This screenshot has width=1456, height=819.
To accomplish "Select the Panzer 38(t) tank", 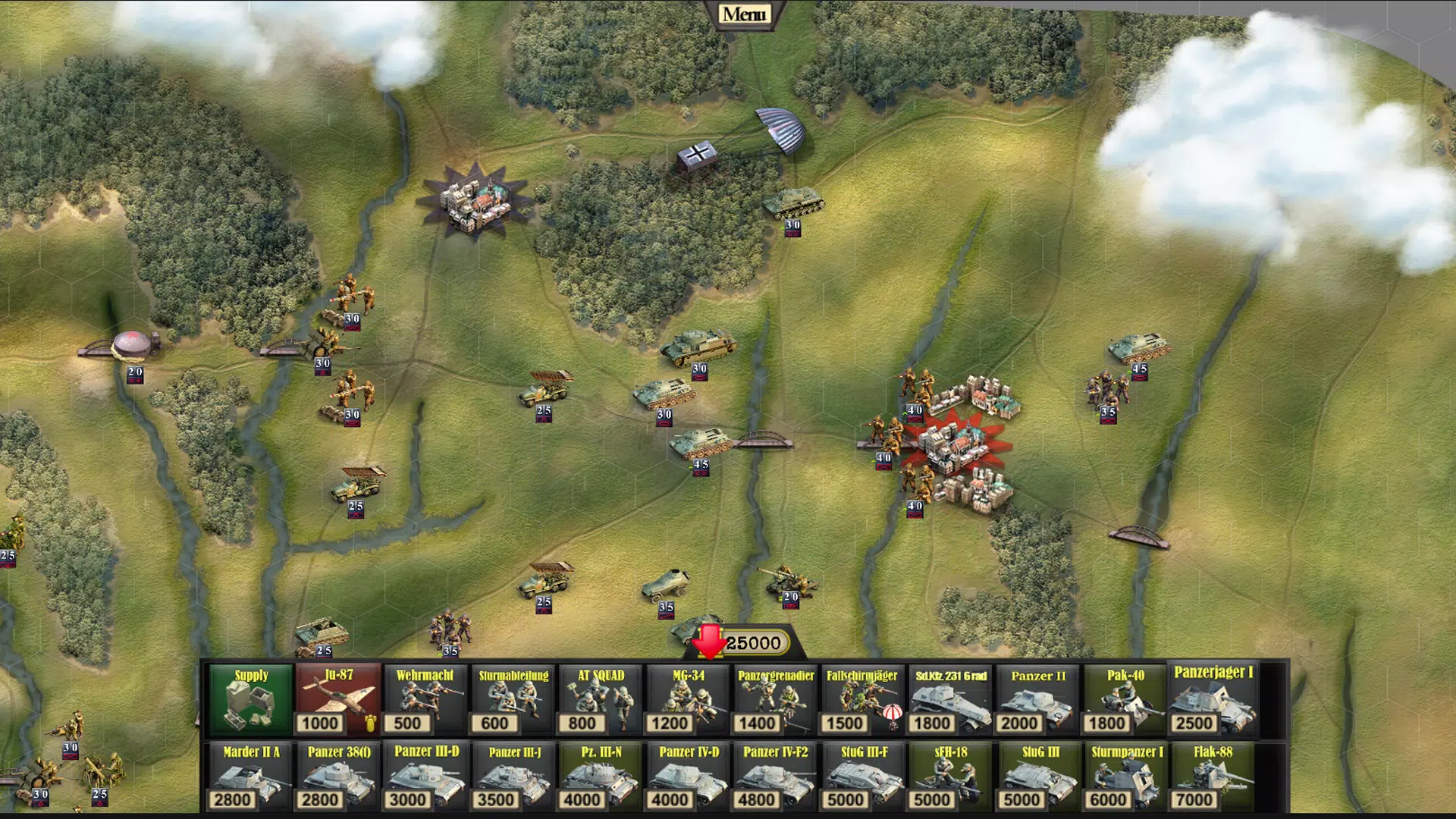I will tap(338, 777).
